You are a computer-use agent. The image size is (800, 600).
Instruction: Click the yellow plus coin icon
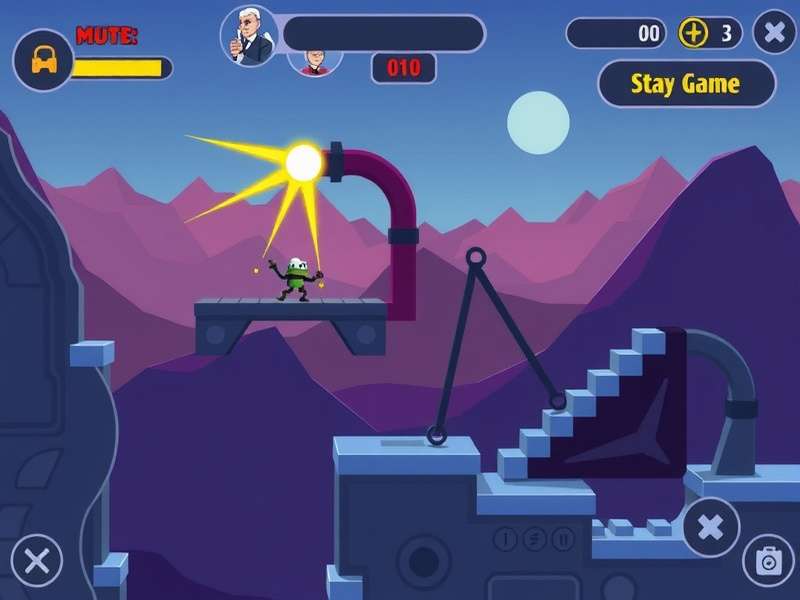(693, 33)
